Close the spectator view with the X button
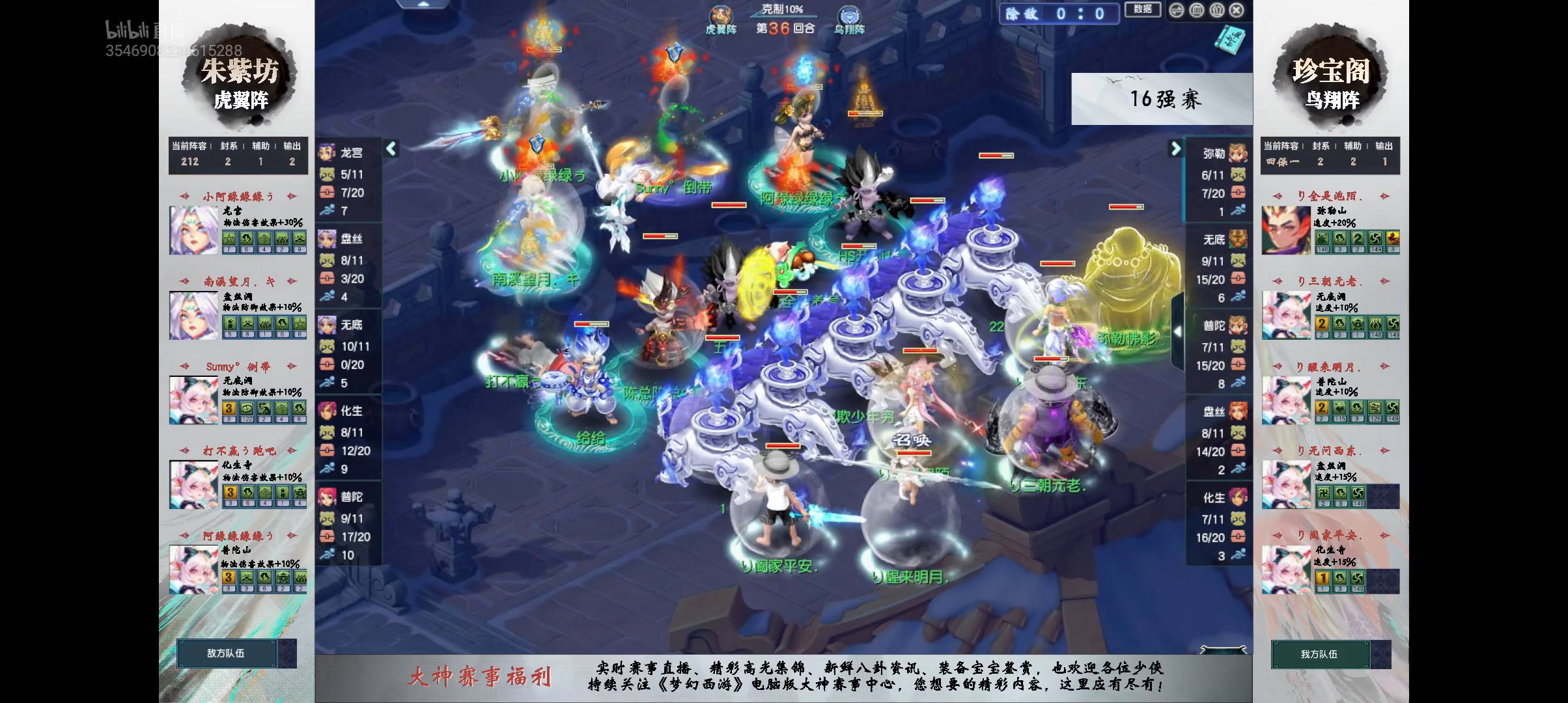The width and height of the screenshot is (1568, 703). pyautogui.click(x=1237, y=10)
